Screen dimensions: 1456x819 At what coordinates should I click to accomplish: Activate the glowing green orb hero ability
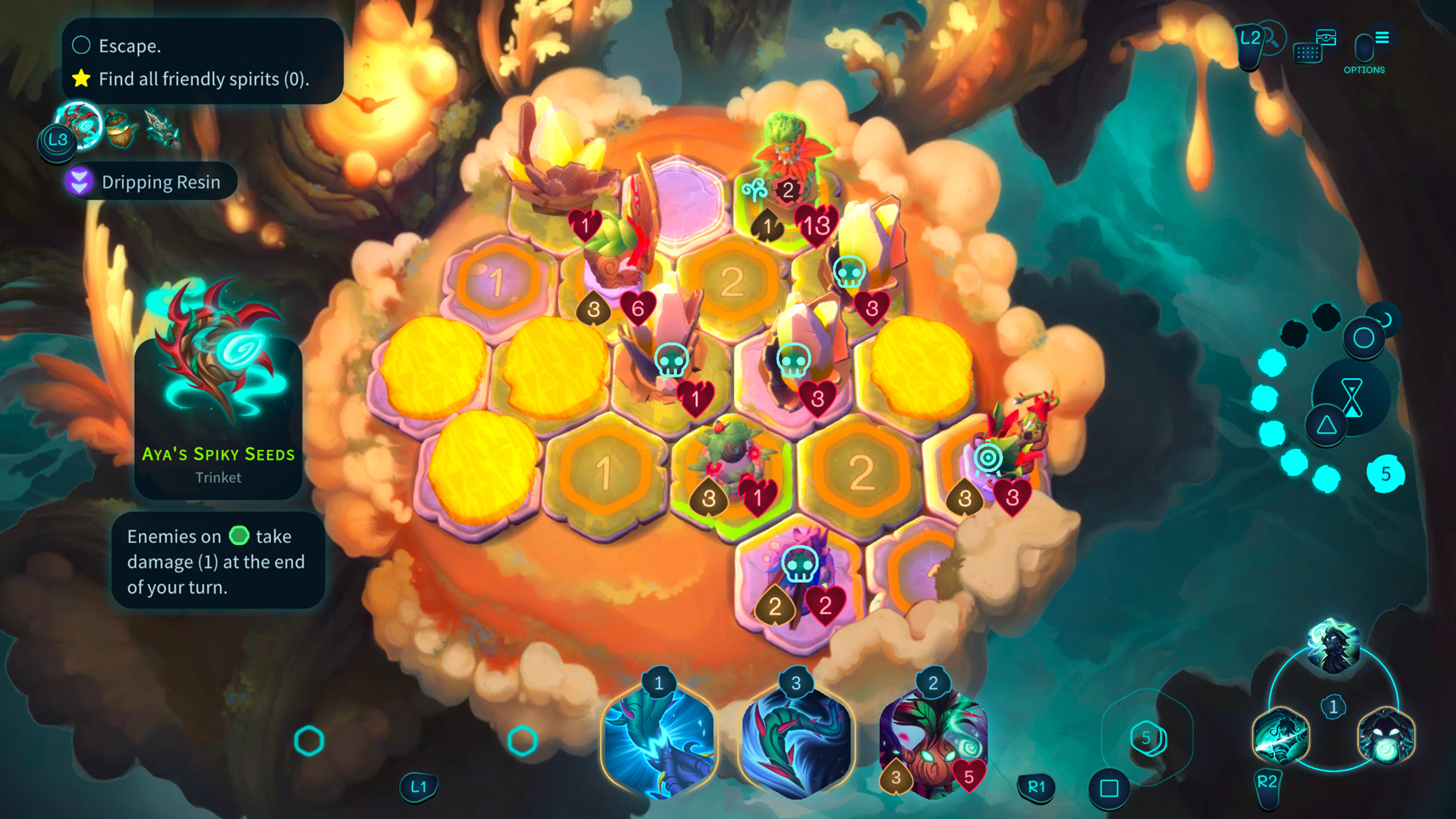[1386, 735]
